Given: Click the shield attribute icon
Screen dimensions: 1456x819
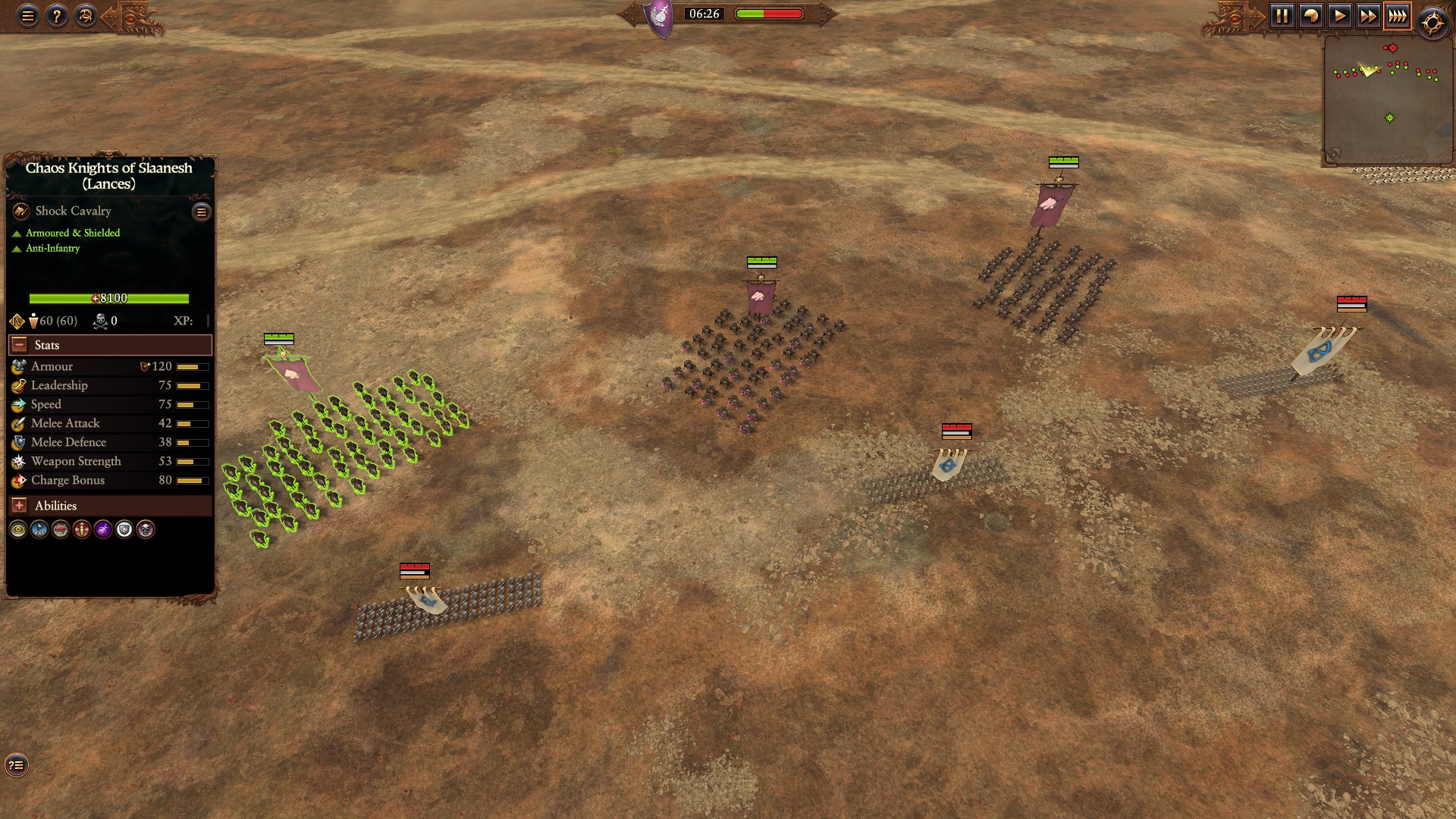Looking at the screenshot, I should point(124,529).
